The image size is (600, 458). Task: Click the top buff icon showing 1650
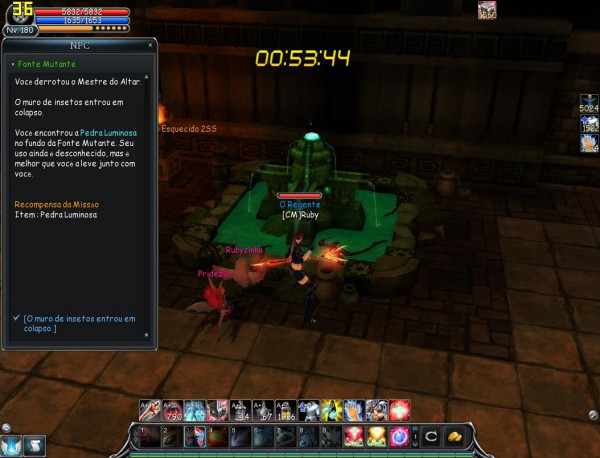pos(487,11)
